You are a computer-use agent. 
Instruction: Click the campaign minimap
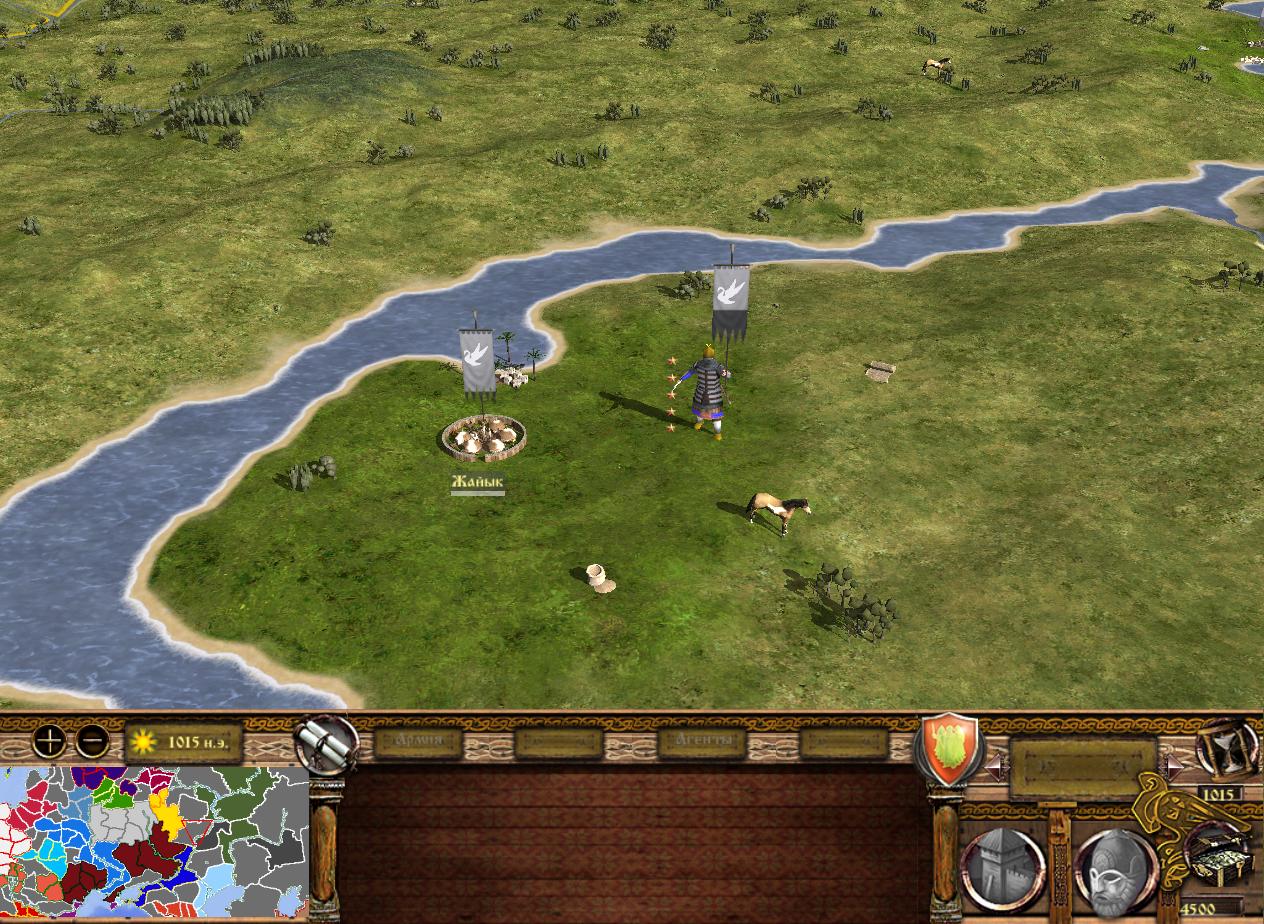coord(154,842)
